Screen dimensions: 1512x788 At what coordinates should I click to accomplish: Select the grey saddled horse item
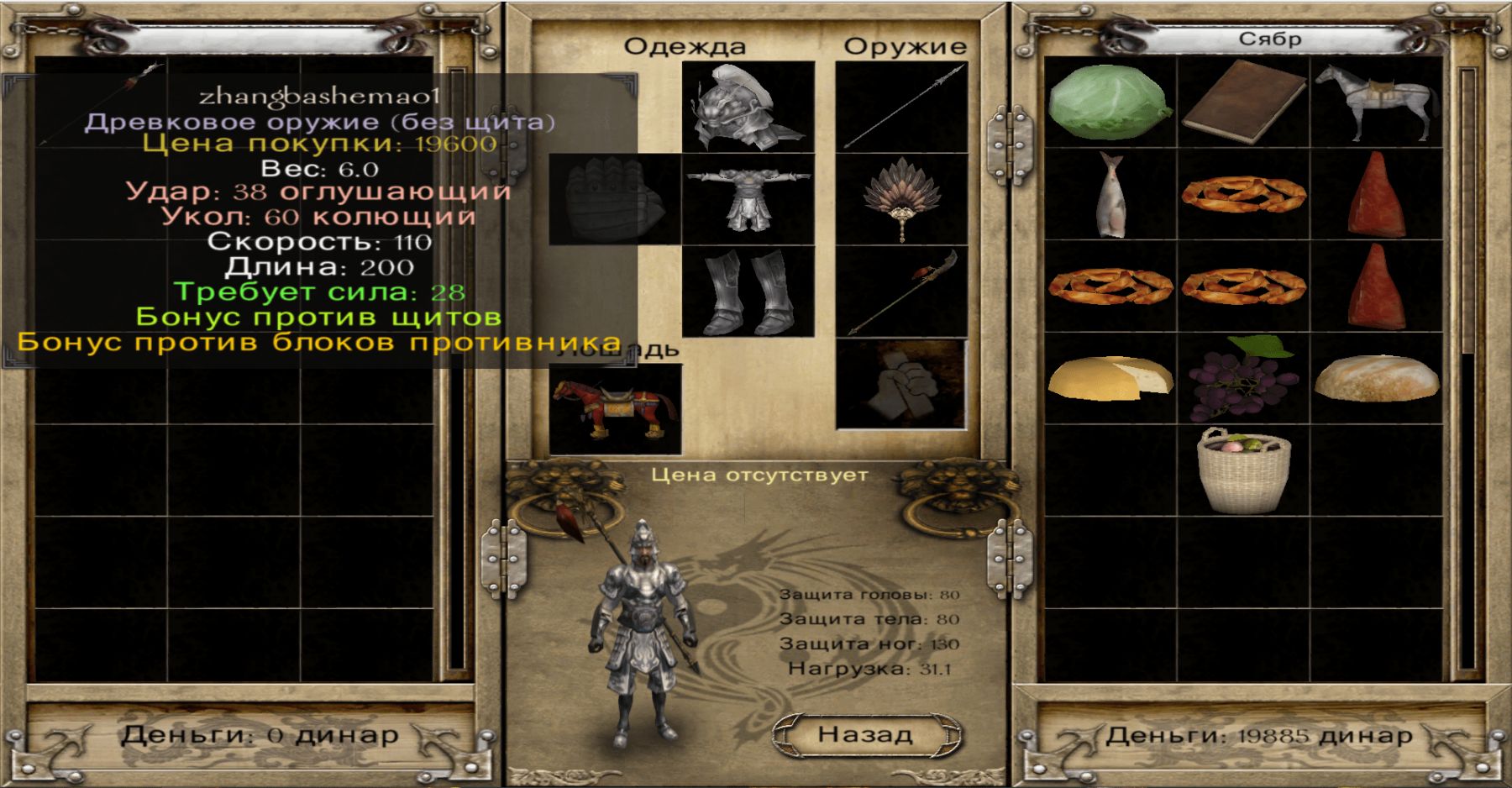(x=1376, y=102)
